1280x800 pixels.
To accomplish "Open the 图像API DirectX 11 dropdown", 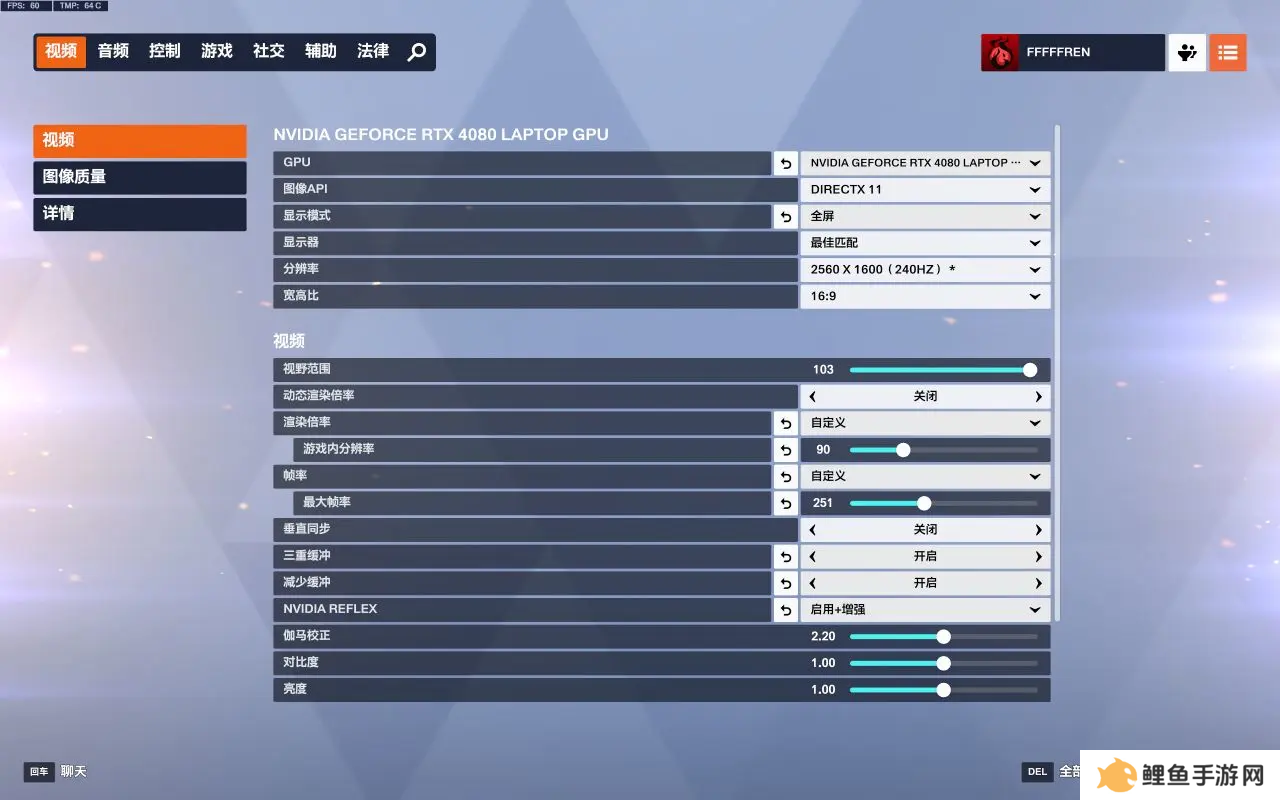I will (925, 190).
